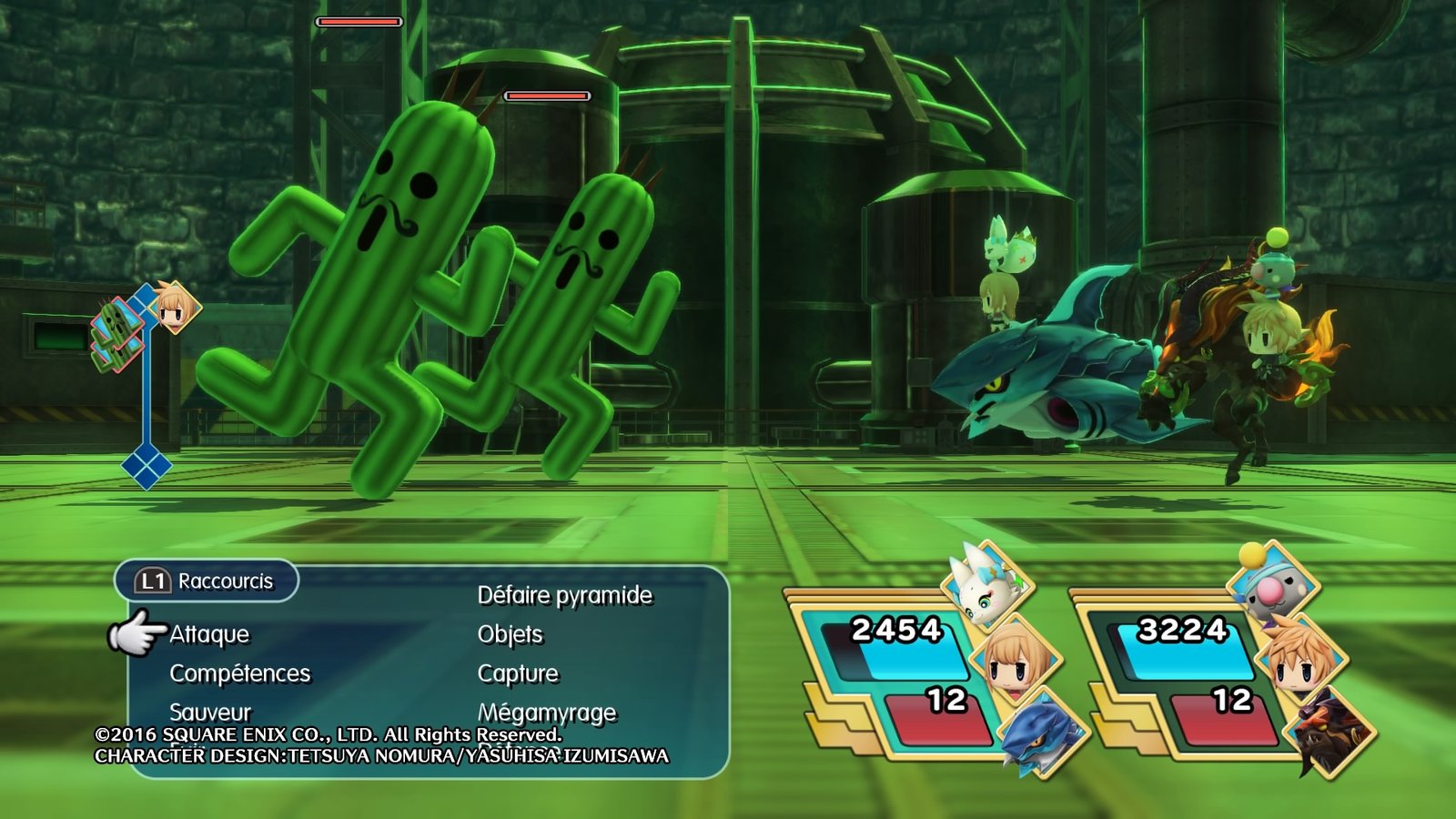1456x819 pixels.
Task: Activate the Mégamyrage command
Action: pos(547,712)
